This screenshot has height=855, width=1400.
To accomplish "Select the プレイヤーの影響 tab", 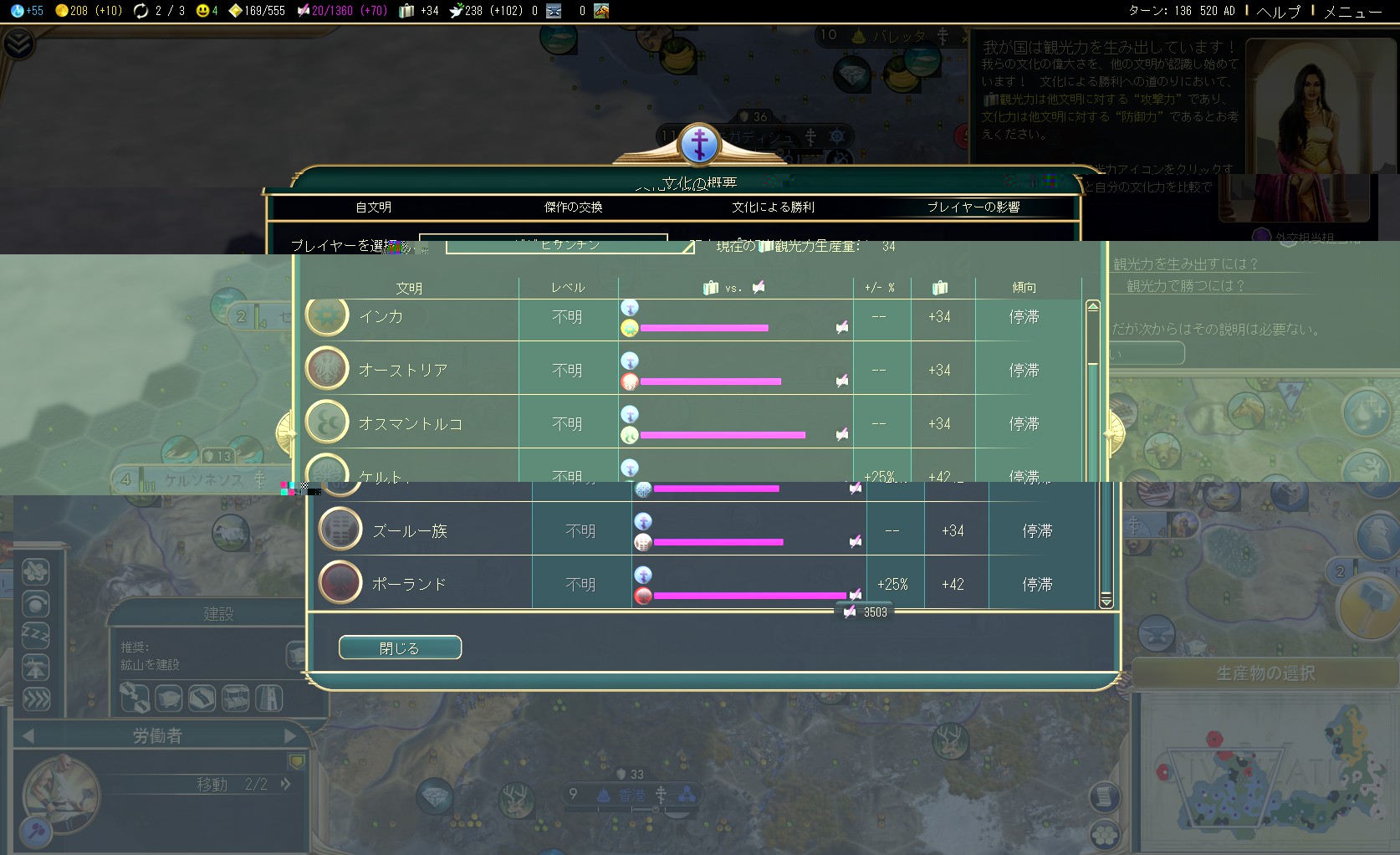I will pyautogui.click(x=973, y=207).
